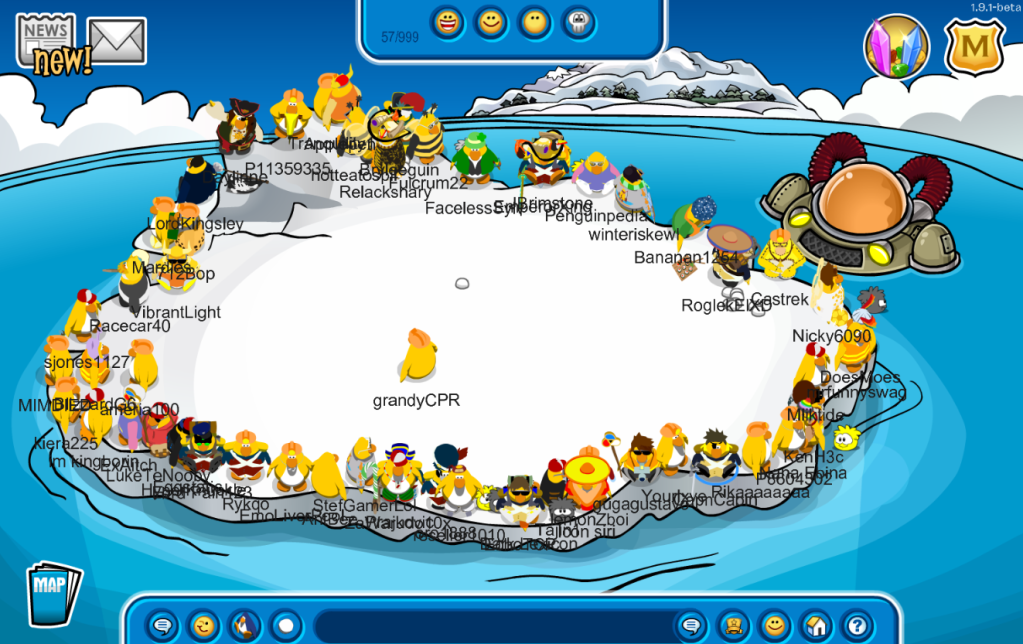Open the speech bubble menu left of the chat bar
This screenshot has width=1023, height=644.
pos(161,626)
